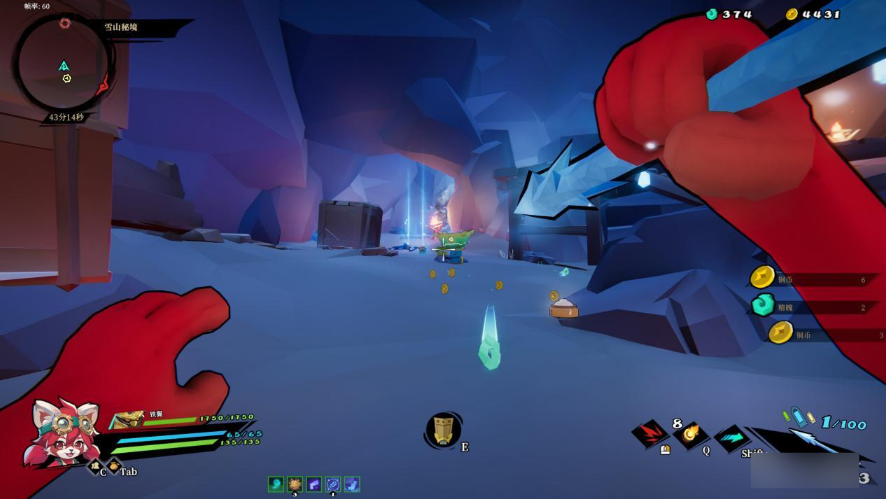The width and height of the screenshot is (886, 499).
Task: Open the pouch icon labeled Tab
Action: pos(113,467)
